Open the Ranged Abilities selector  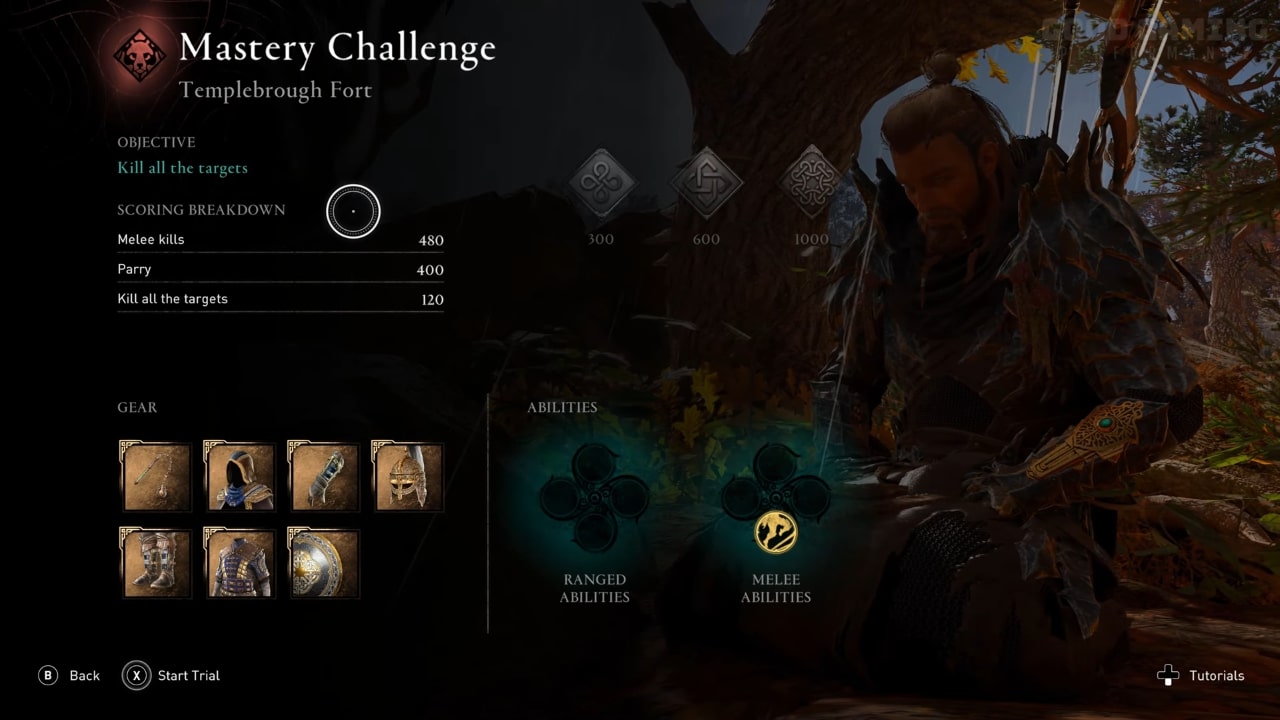click(595, 588)
